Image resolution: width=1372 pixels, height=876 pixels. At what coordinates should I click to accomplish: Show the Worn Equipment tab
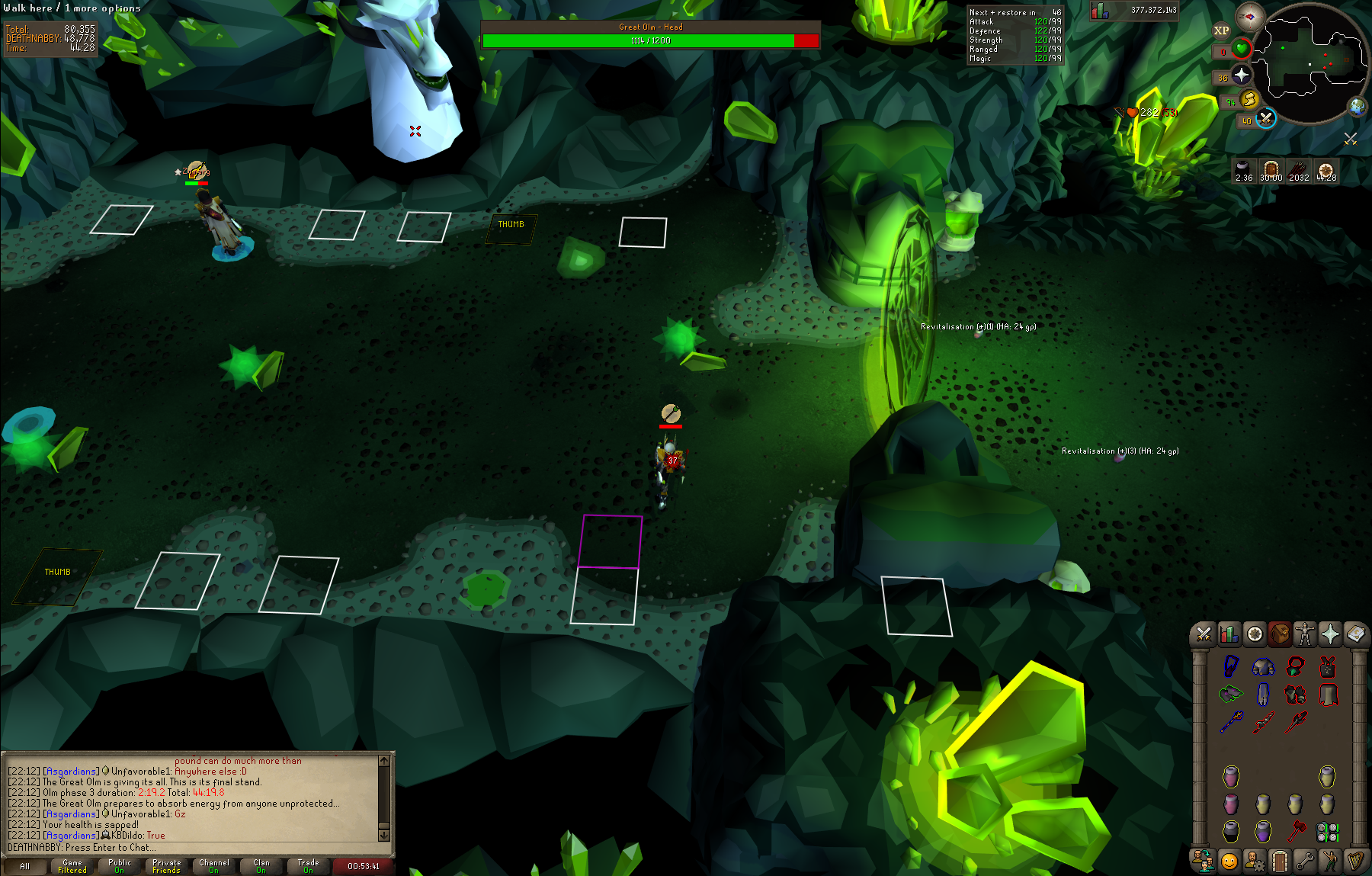pos(1305,634)
